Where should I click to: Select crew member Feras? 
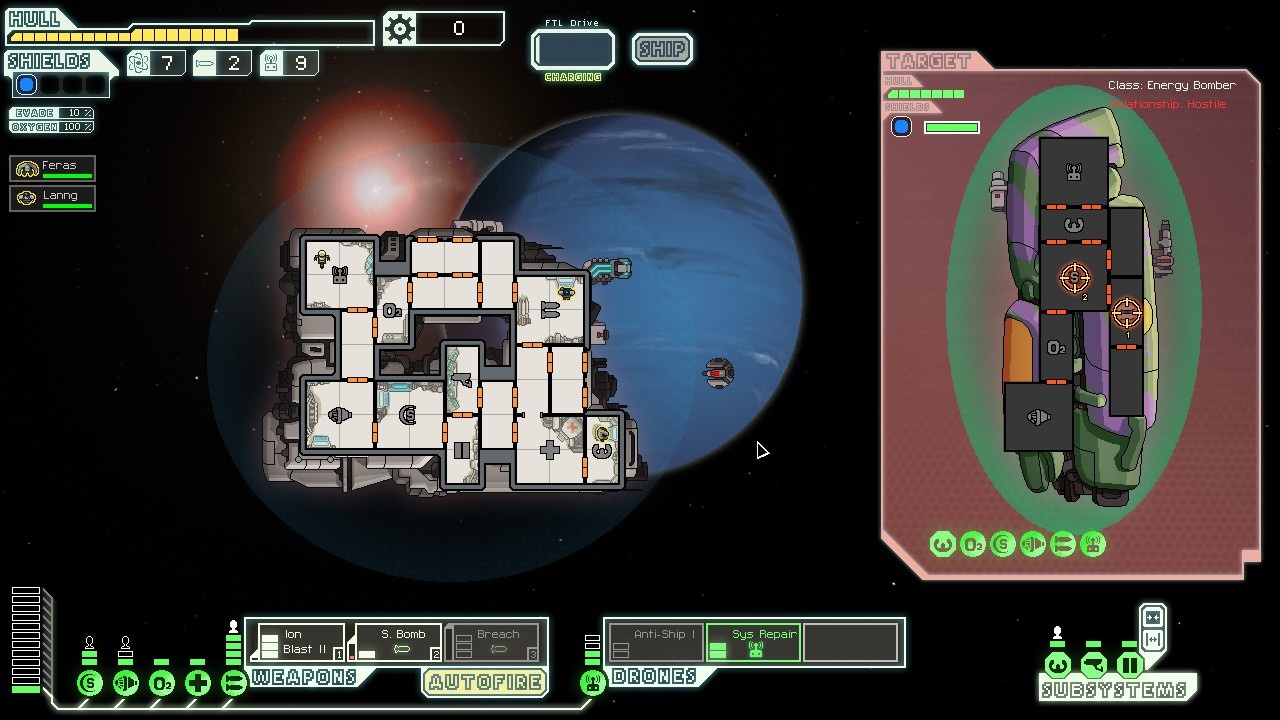tap(53, 168)
